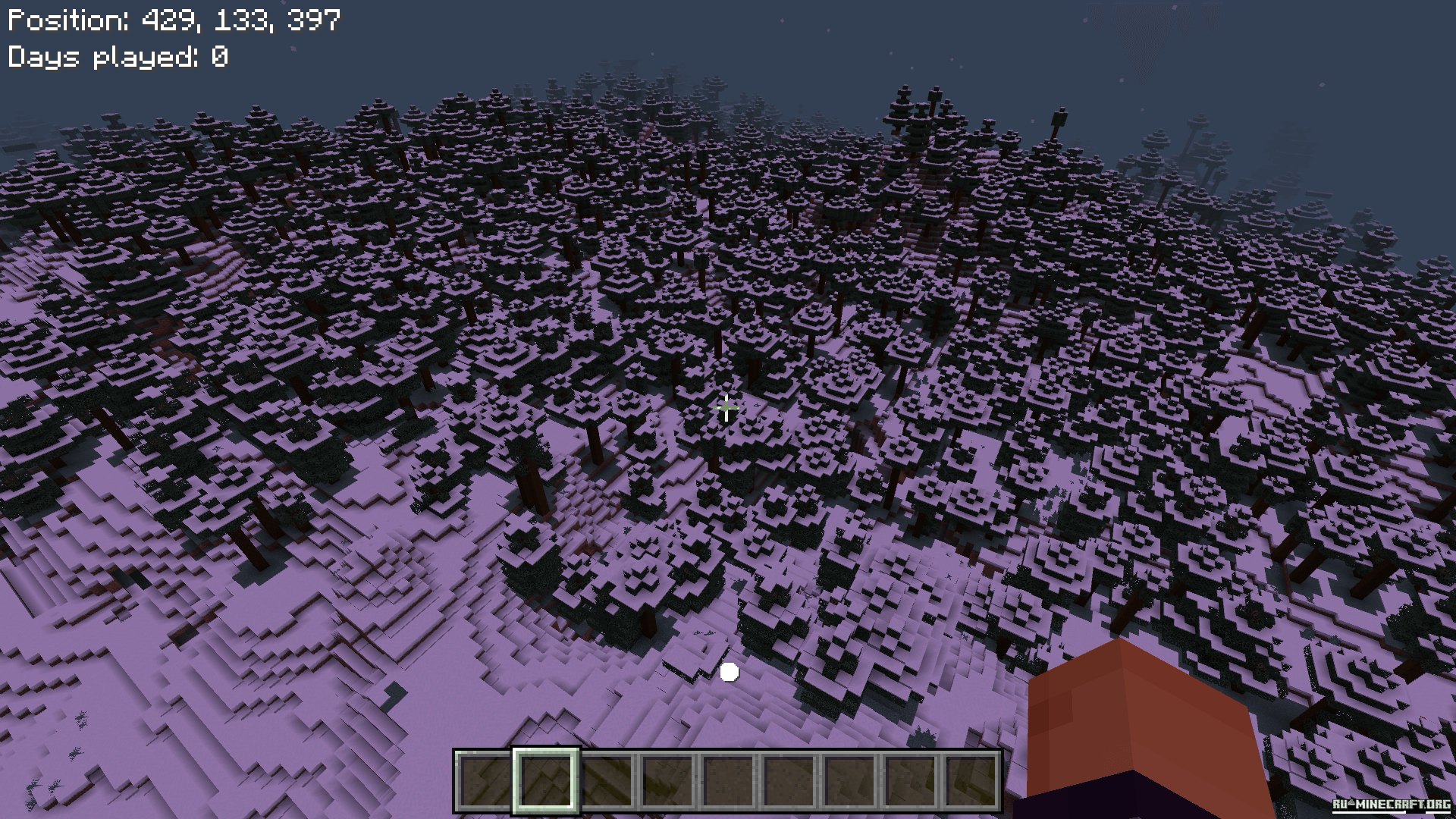
Task: Select the highlighted hotbar slot
Action: (546, 780)
